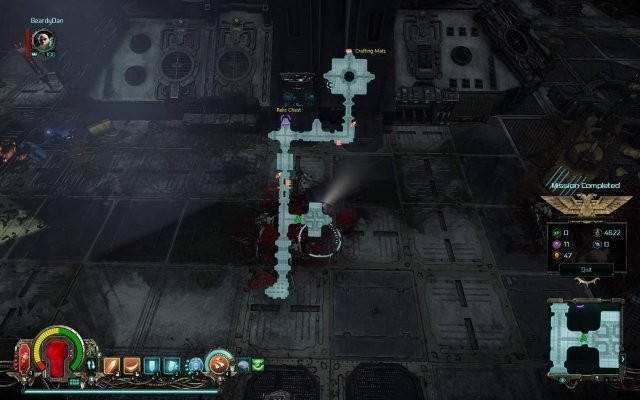Select the Crafting Mats marker on overlay map
This screenshot has height=400, width=640.
tap(348, 52)
